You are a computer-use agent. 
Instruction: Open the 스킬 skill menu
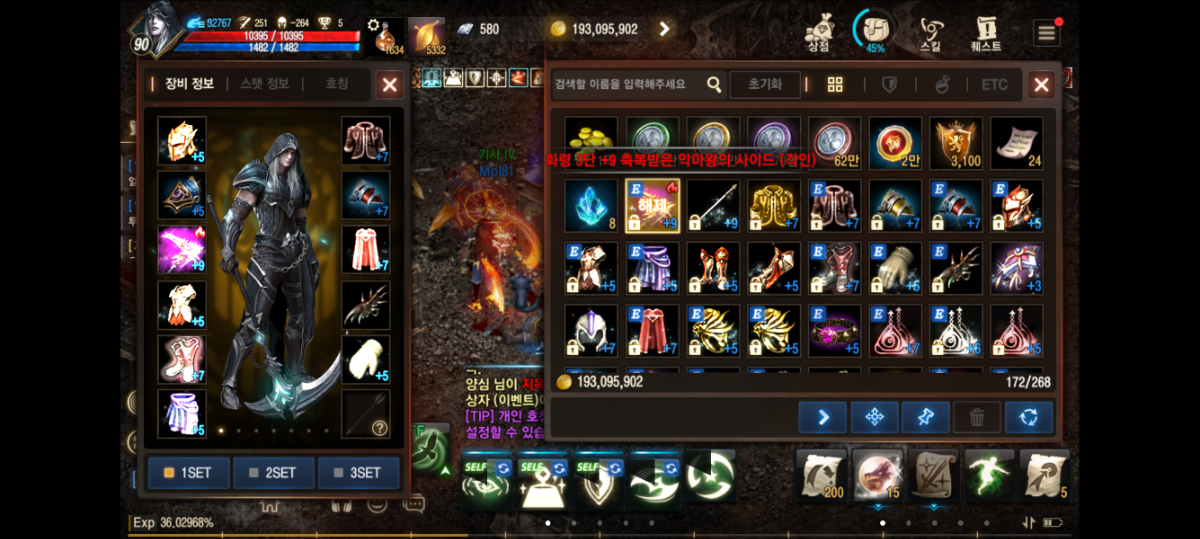931,32
